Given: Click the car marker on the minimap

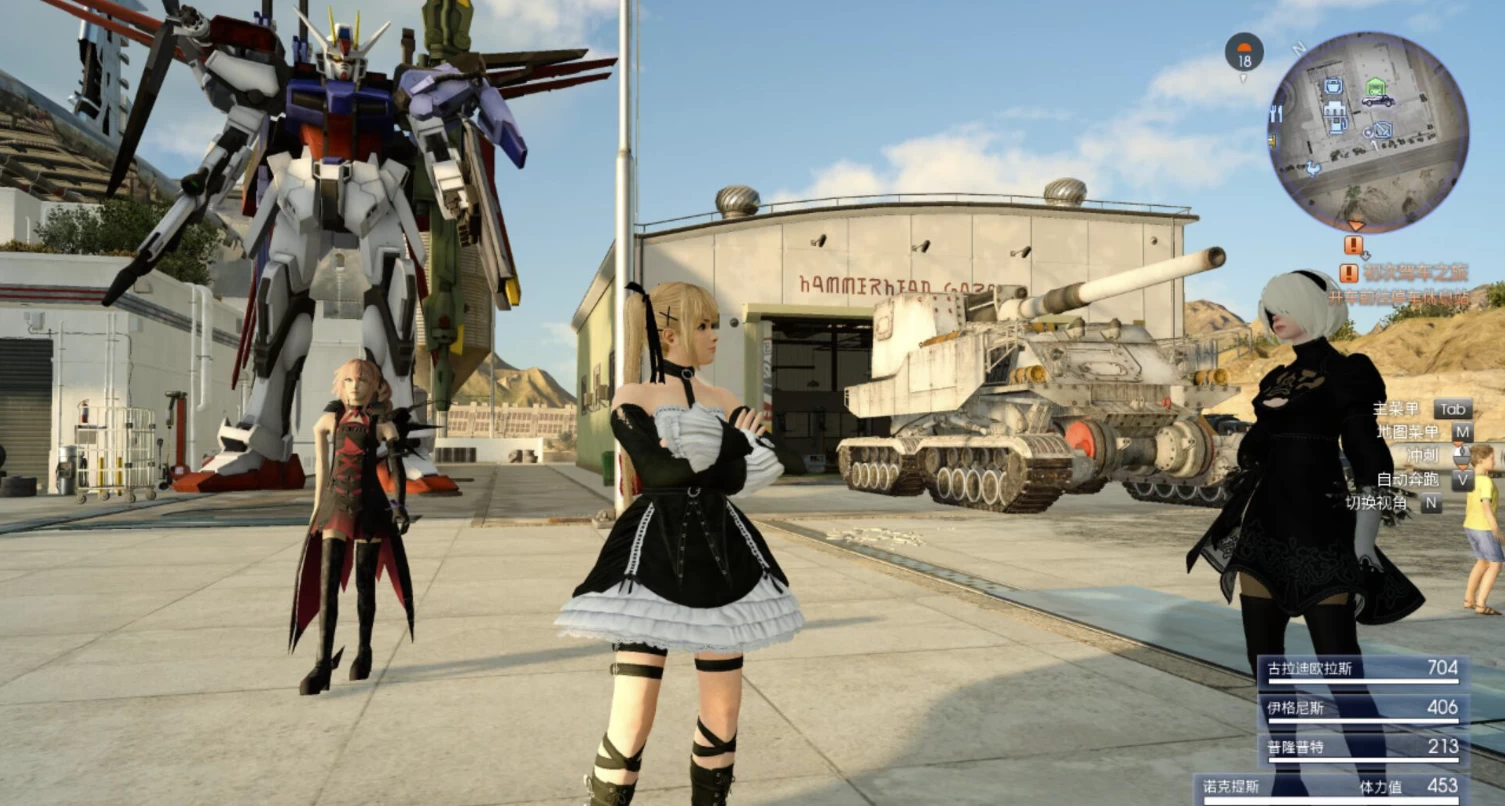Looking at the screenshot, I should click(x=1377, y=100).
